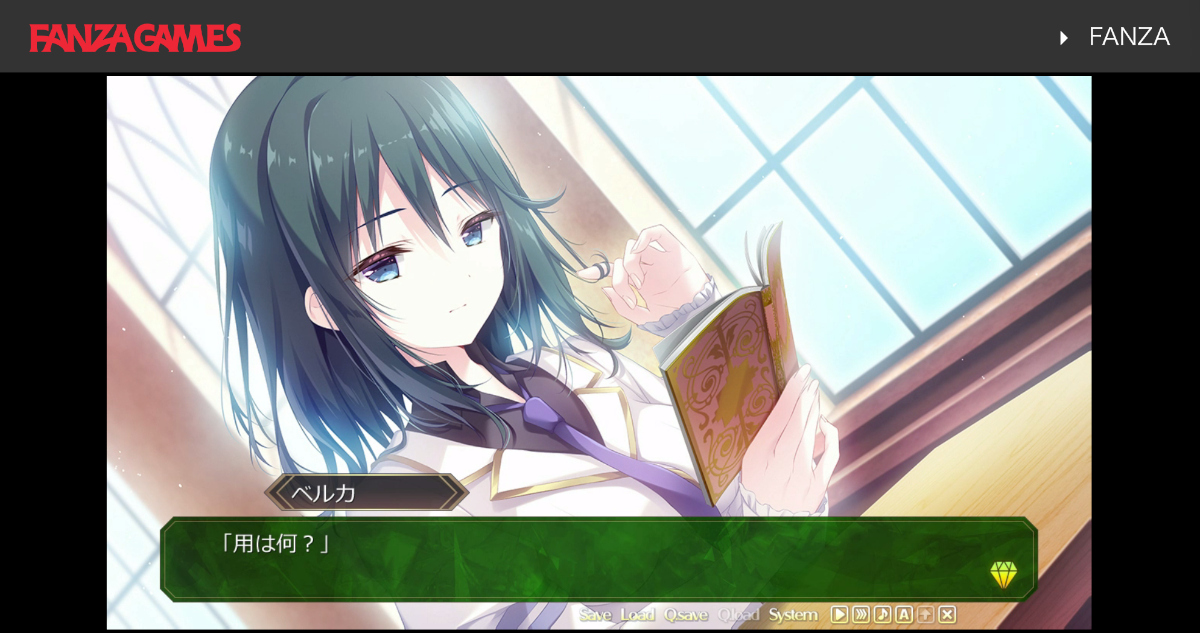The image size is (1200, 633).
Task: Advance dialogue via the yellow gem icon
Action: 1003,575
